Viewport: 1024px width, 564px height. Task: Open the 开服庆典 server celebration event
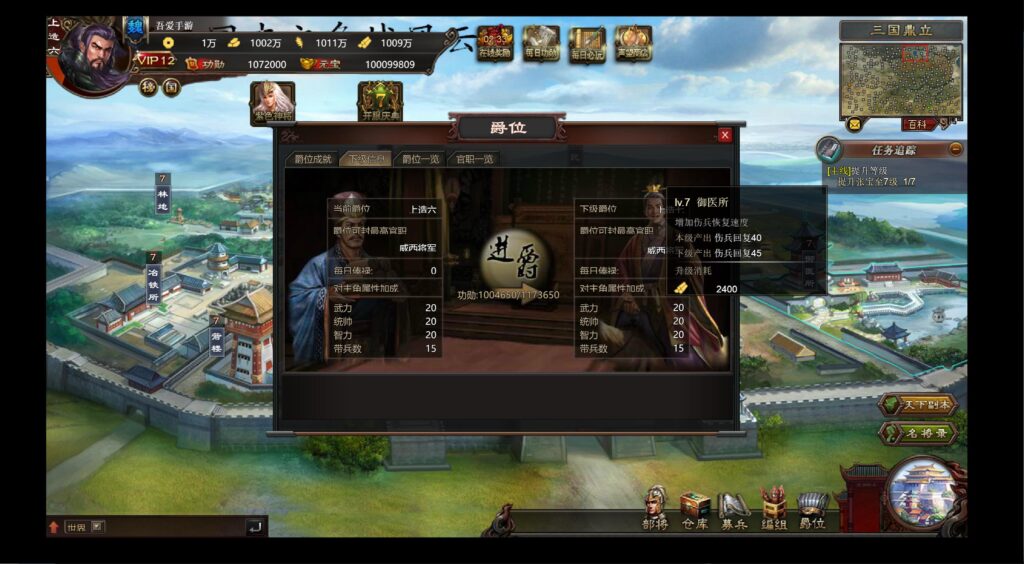click(380, 102)
